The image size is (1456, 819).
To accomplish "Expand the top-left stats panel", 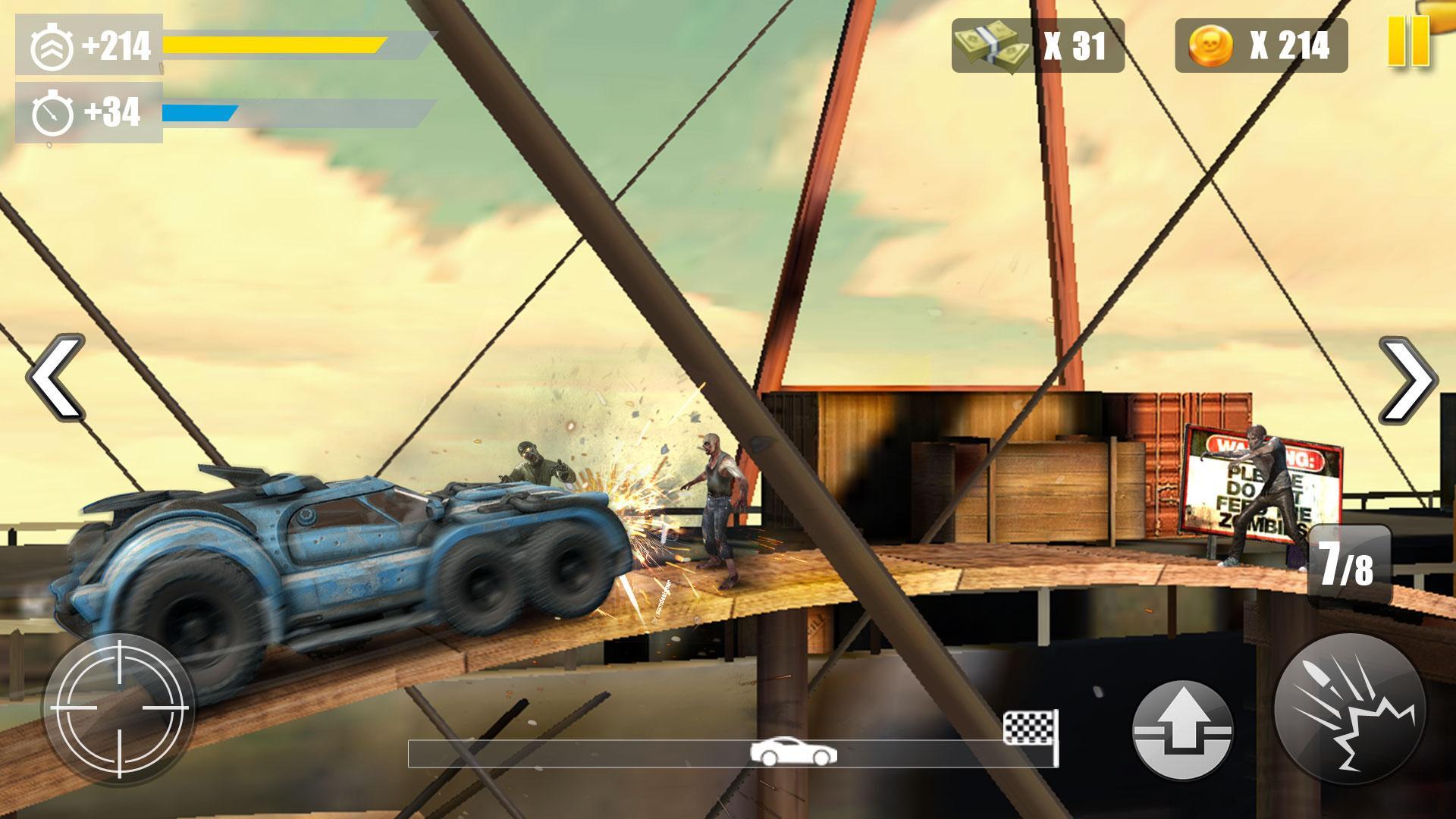I will point(87,80).
